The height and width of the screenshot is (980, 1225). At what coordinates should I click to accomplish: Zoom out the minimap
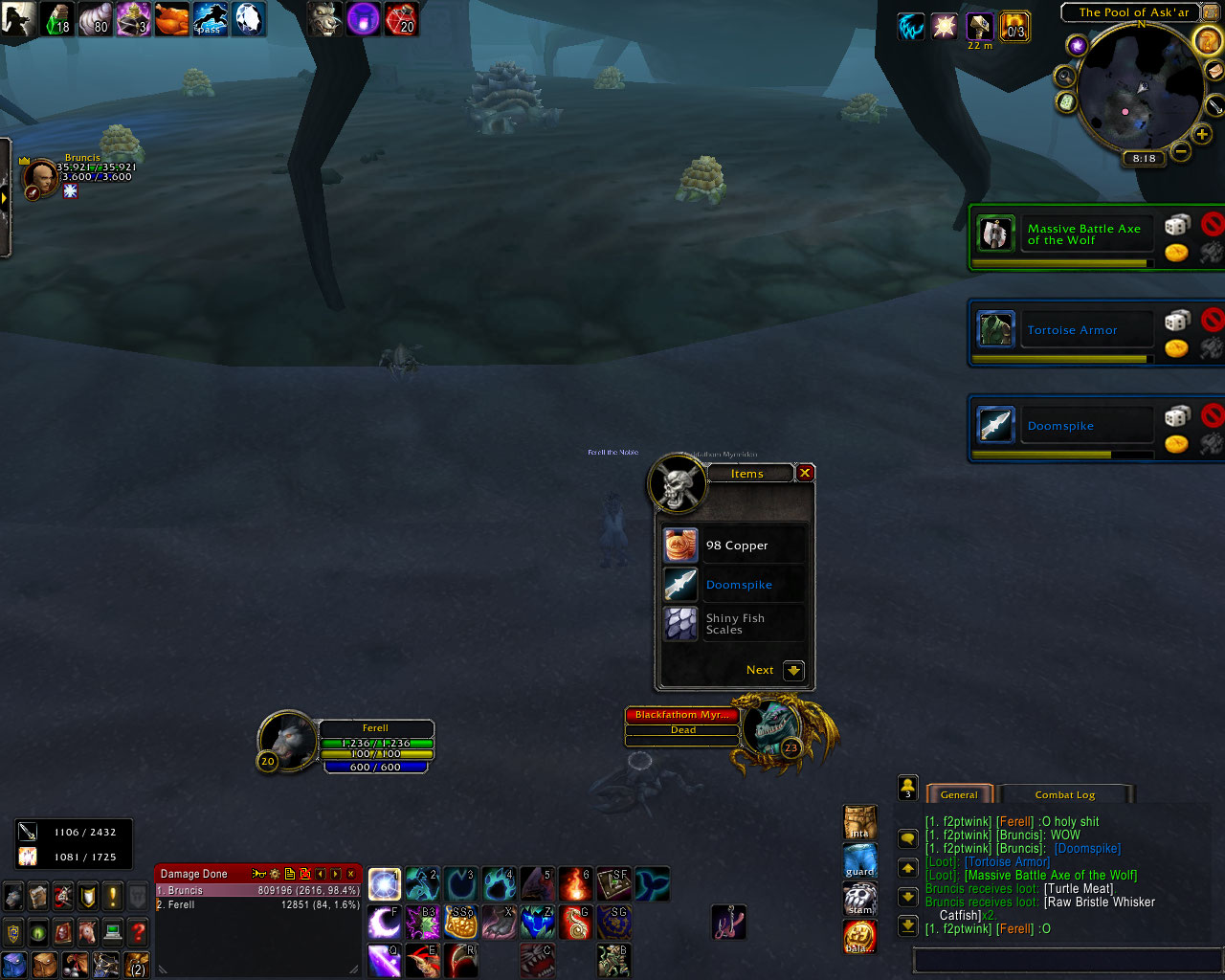pyautogui.click(x=1181, y=151)
